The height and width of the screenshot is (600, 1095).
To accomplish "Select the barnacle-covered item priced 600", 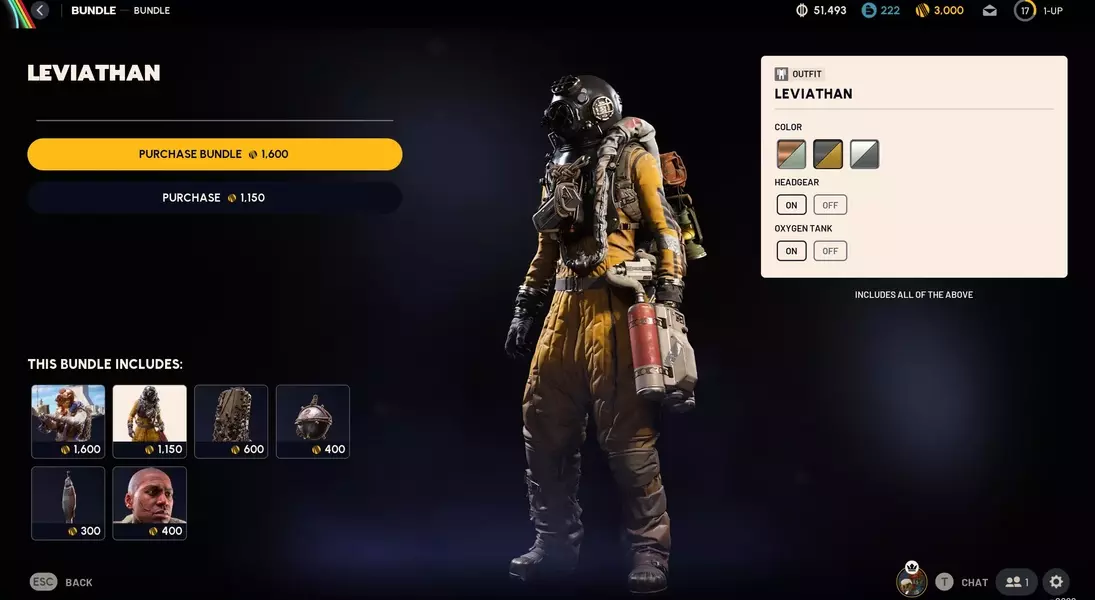I will [x=231, y=421].
